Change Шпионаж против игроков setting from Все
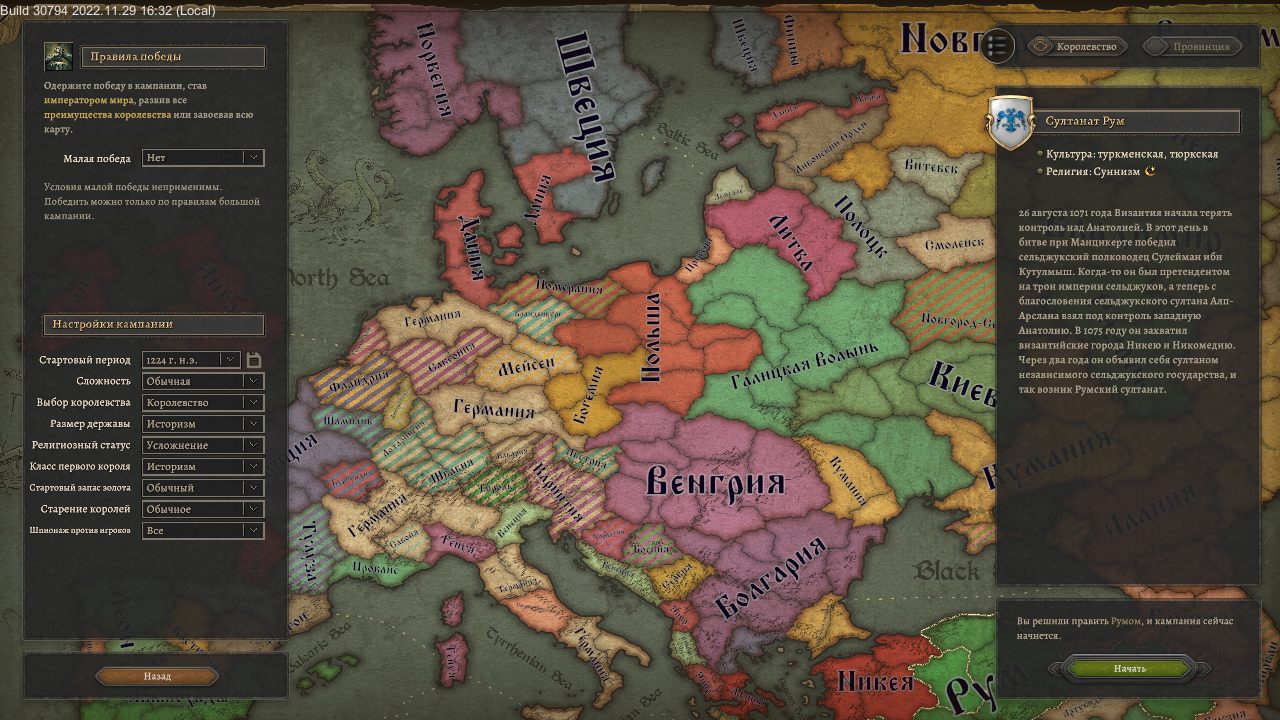Screen dimensions: 1280x720 point(202,529)
